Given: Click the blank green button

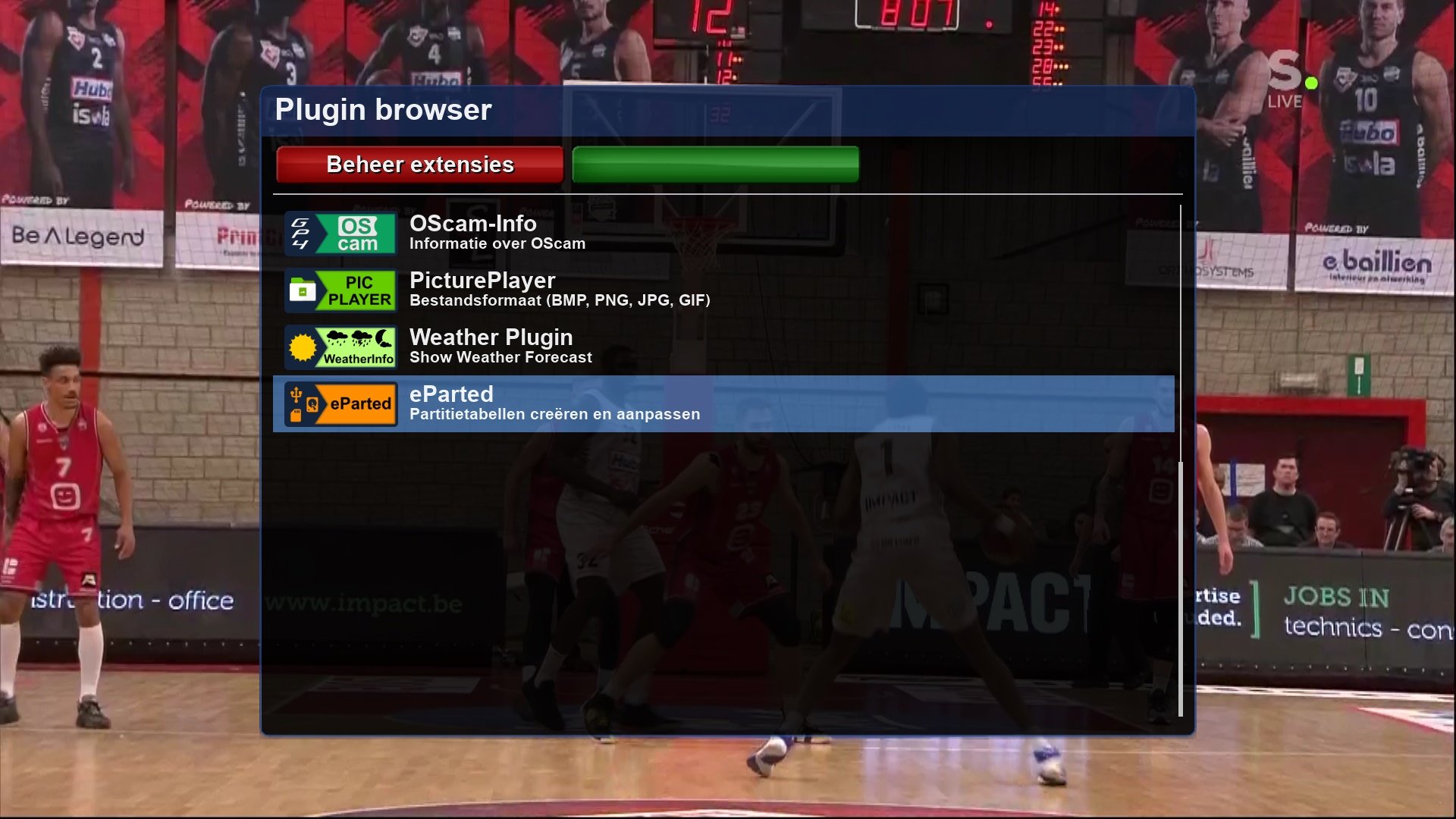Looking at the screenshot, I should (715, 165).
